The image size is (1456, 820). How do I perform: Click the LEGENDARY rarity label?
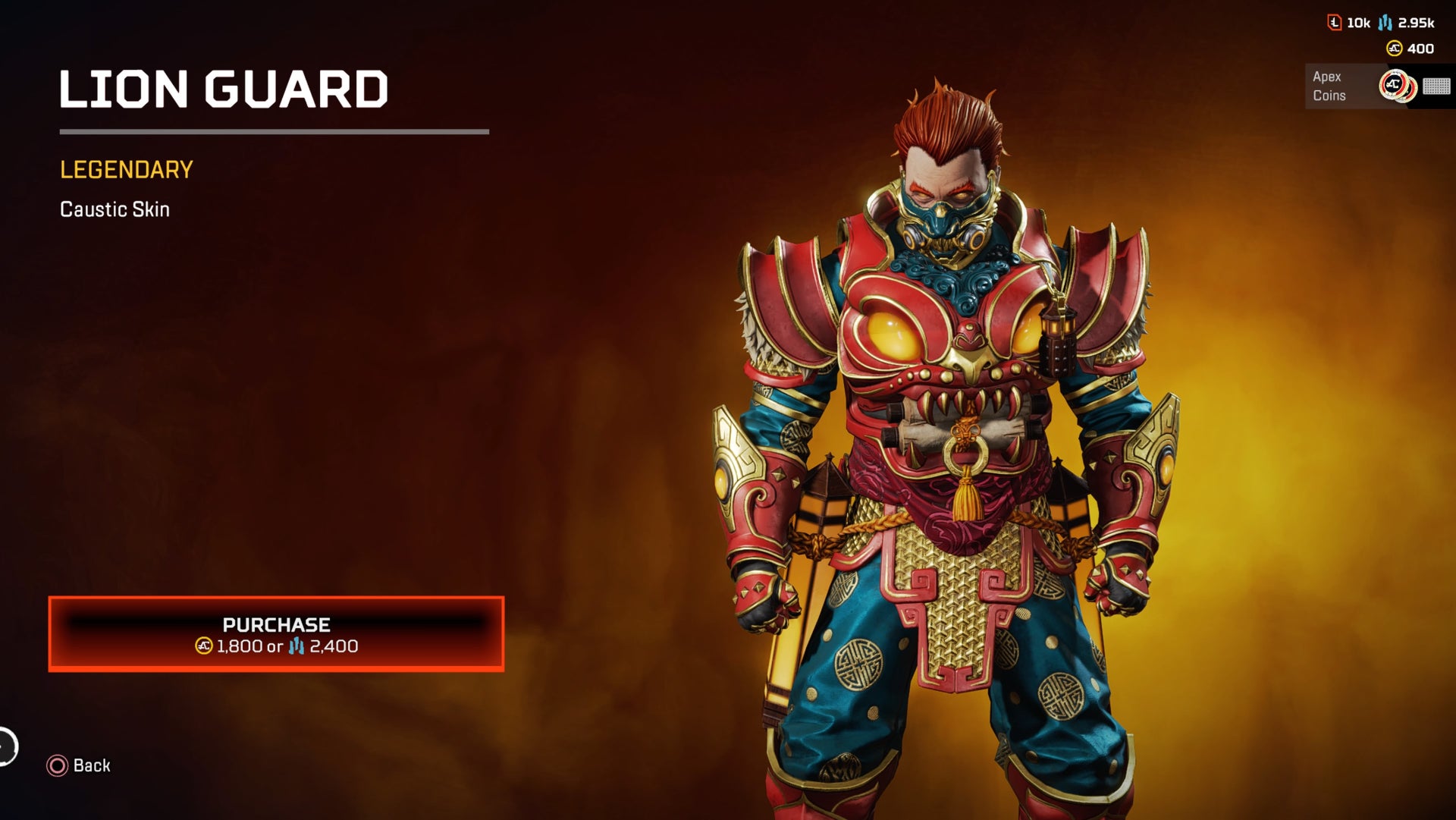tap(127, 170)
